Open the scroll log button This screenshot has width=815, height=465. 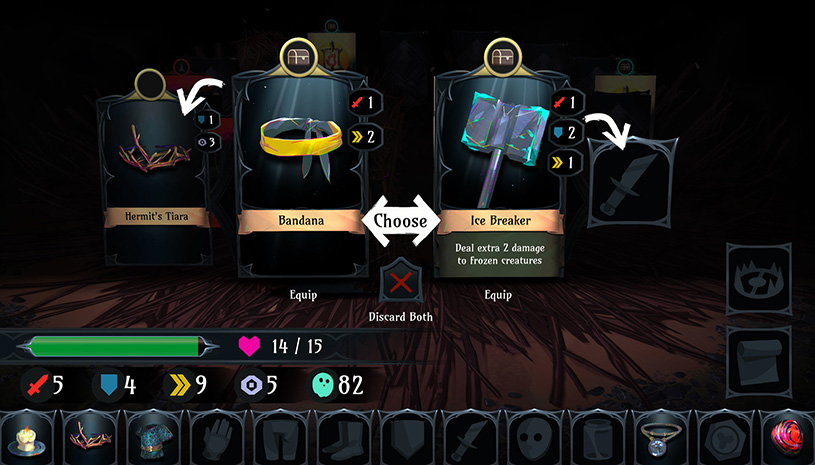tap(755, 357)
